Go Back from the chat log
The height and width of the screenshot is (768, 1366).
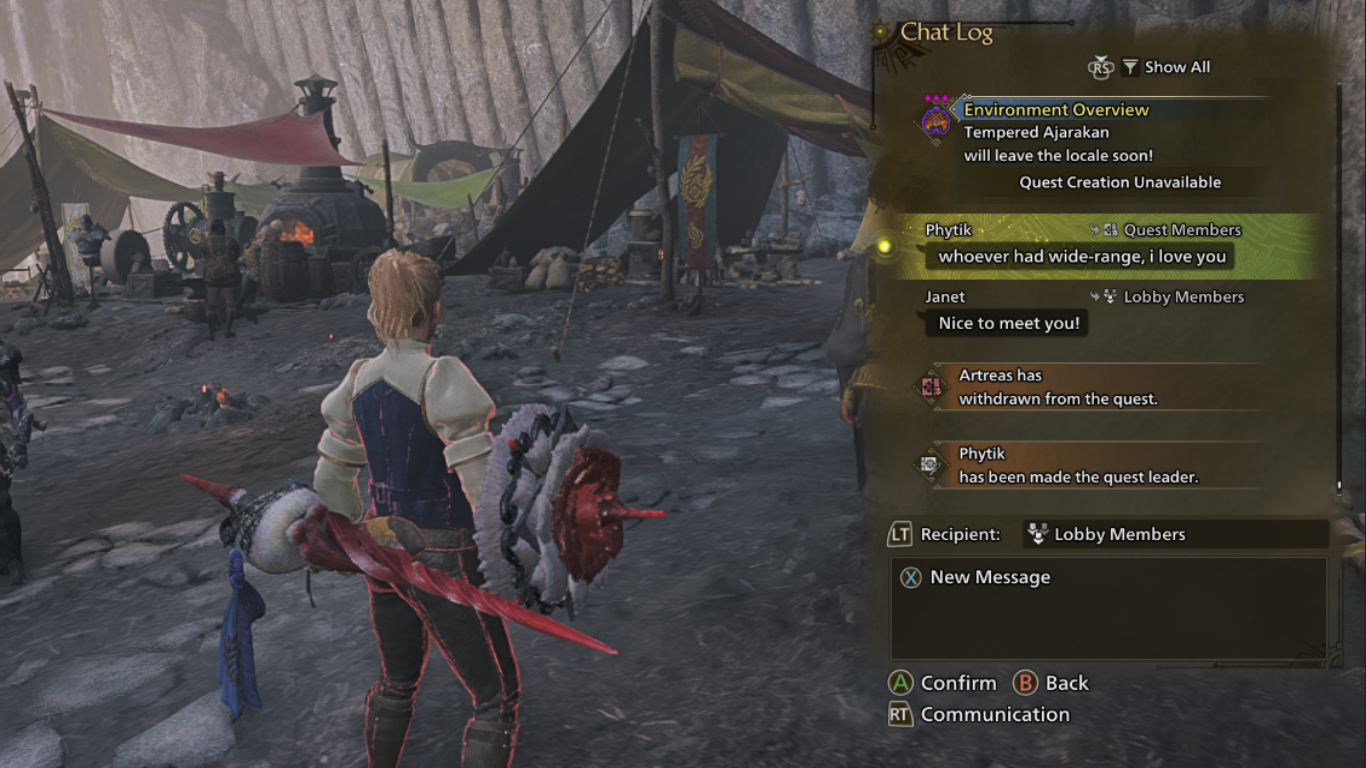click(x=1052, y=683)
